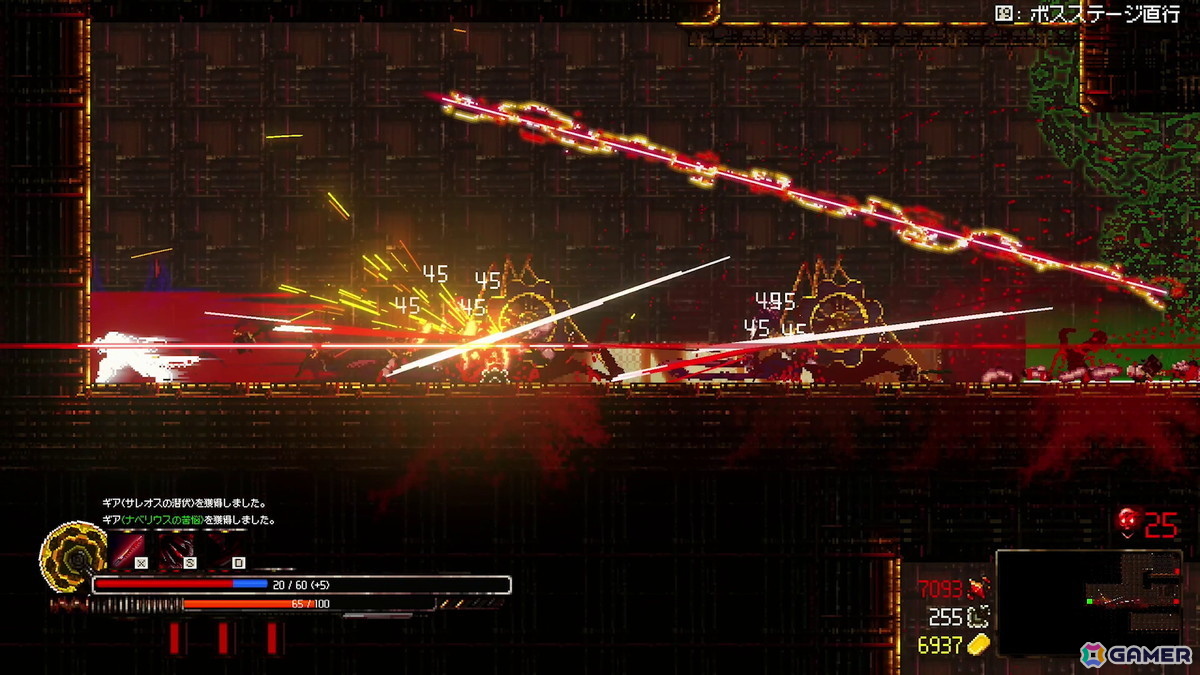Click the white clock timer icon
The height and width of the screenshot is (675, 1200).
980,617
